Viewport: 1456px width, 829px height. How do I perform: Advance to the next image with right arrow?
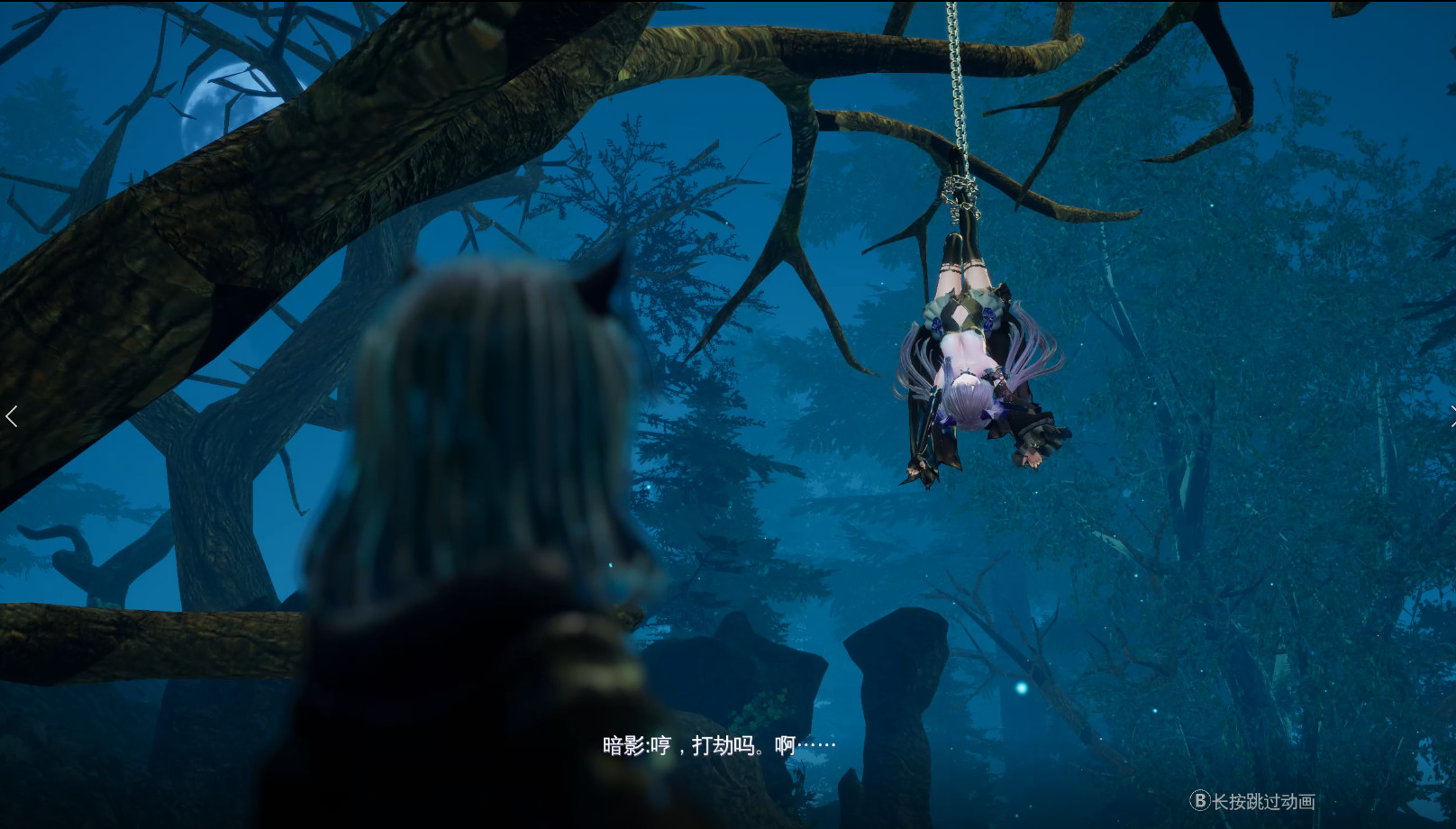click(1451, 415)
